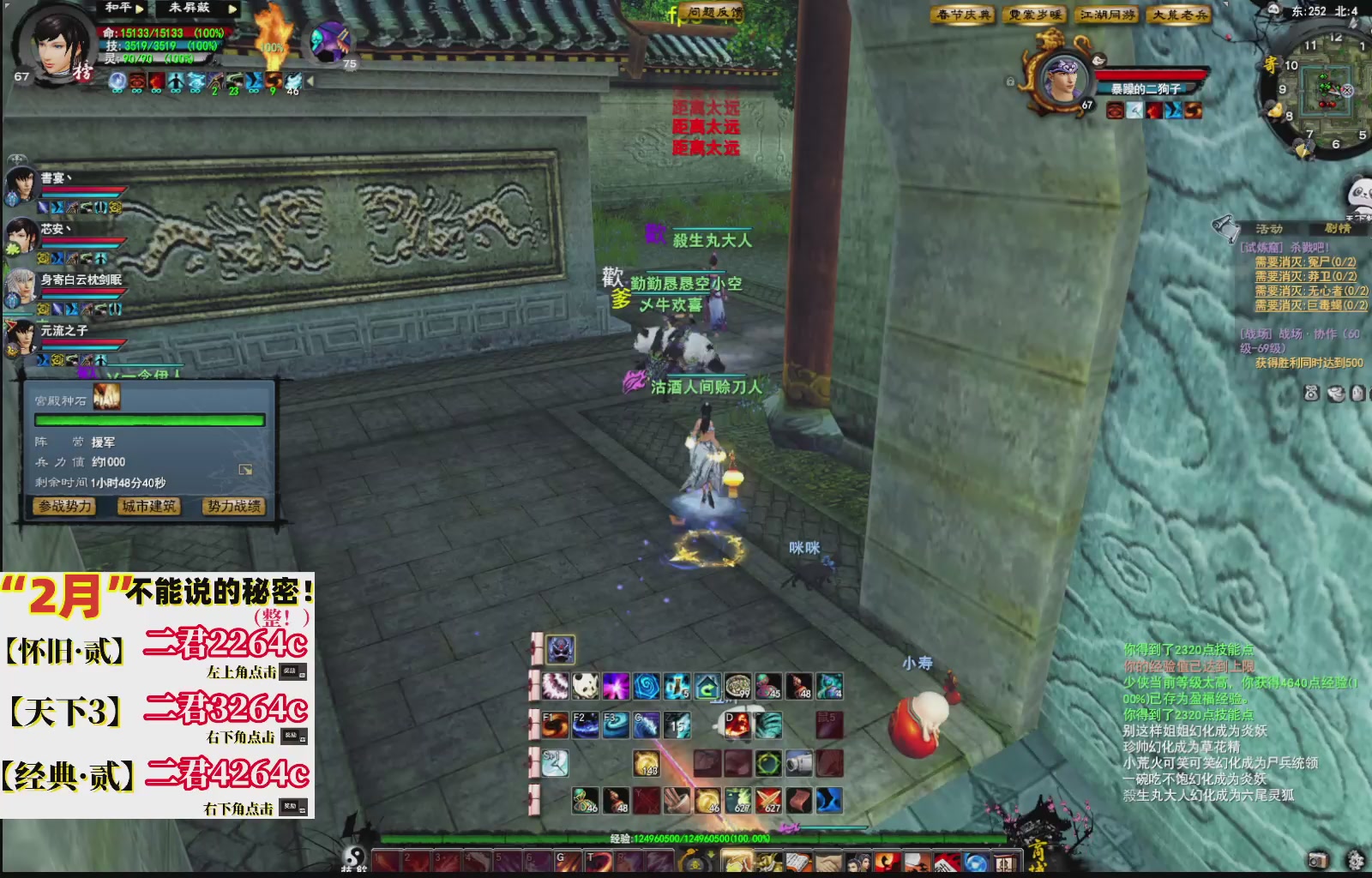Click the green home return-to-city skill icon
Viewport: 1372px width, 878px height.
707,686
